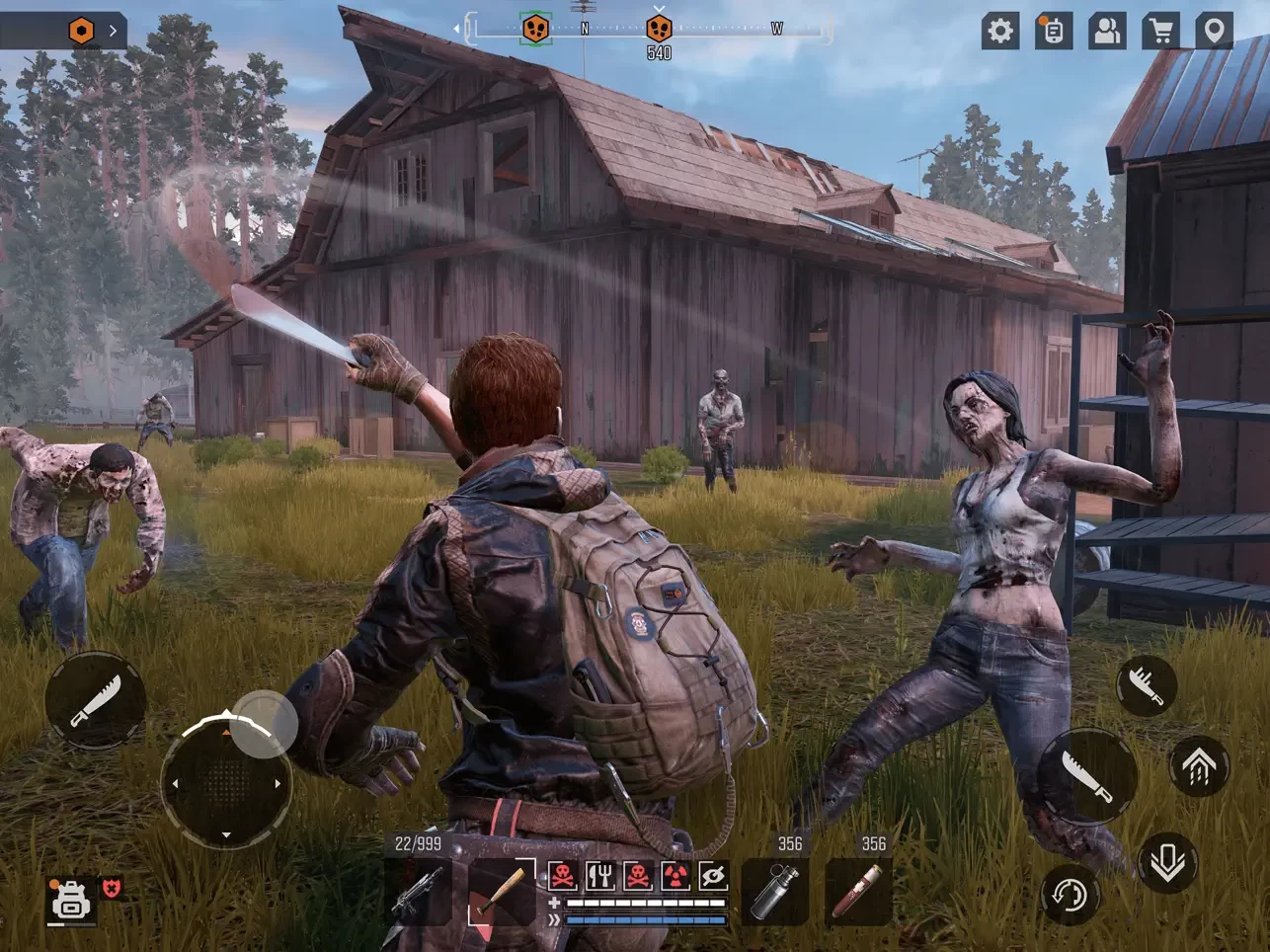The width and height of the screenshot is (1270, 952).
Task: Tap the circular-arrow dodge roll button
Action: (x=1070, y=895)
